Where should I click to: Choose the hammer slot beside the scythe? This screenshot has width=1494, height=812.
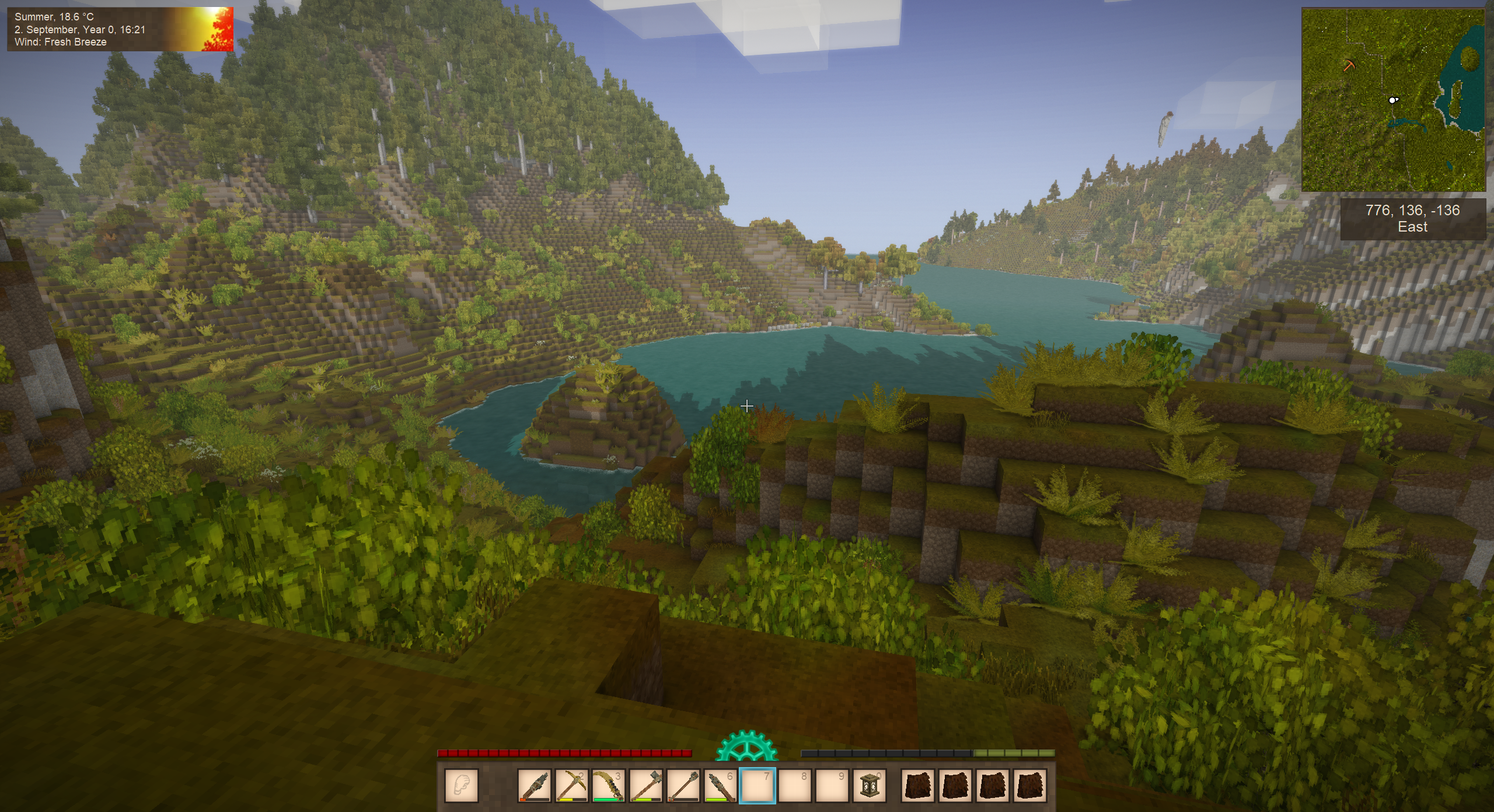[646, 786]
